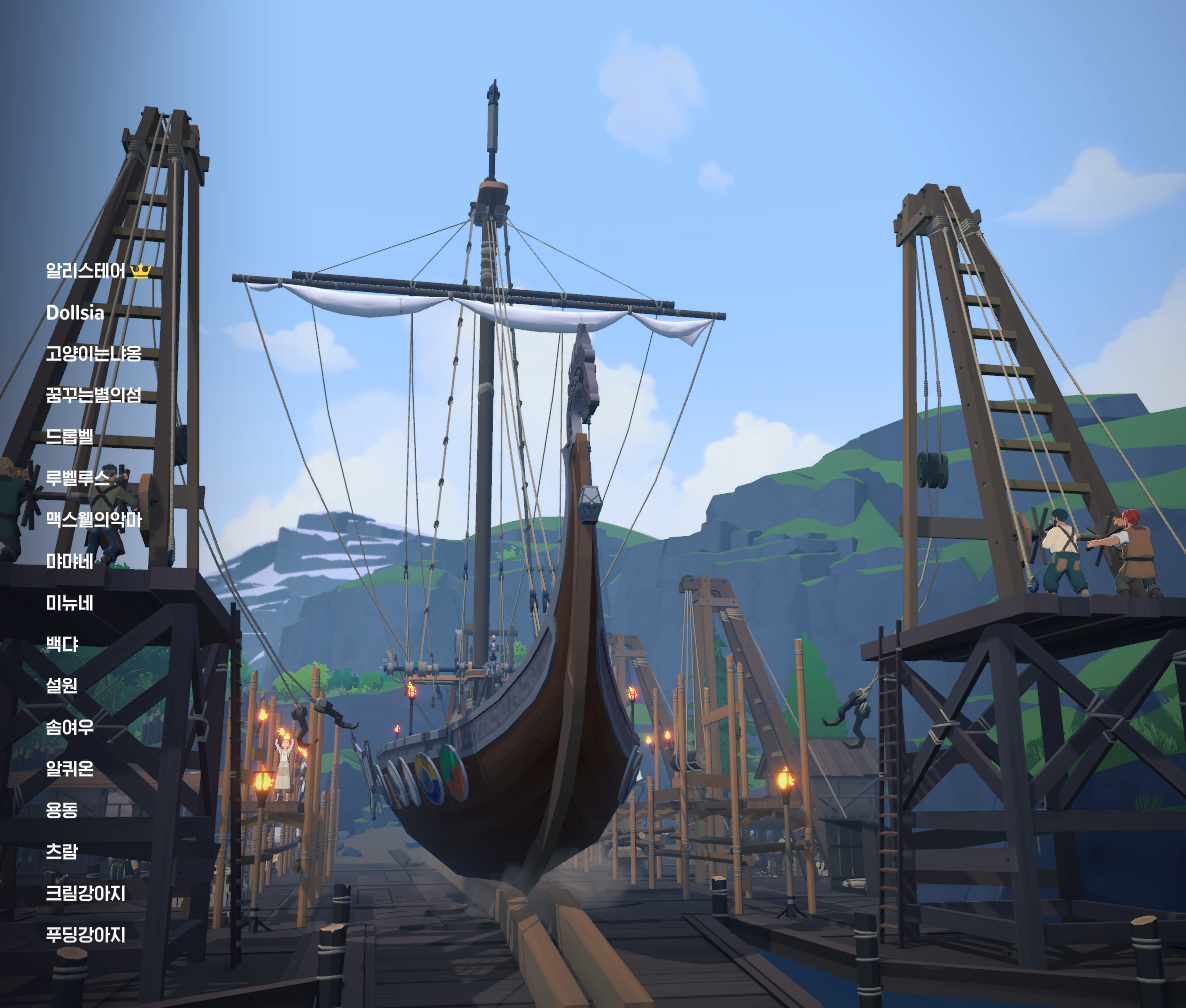
Task: Select player 크림강아지
Action: pyautogui.click(x=86, y=893)
